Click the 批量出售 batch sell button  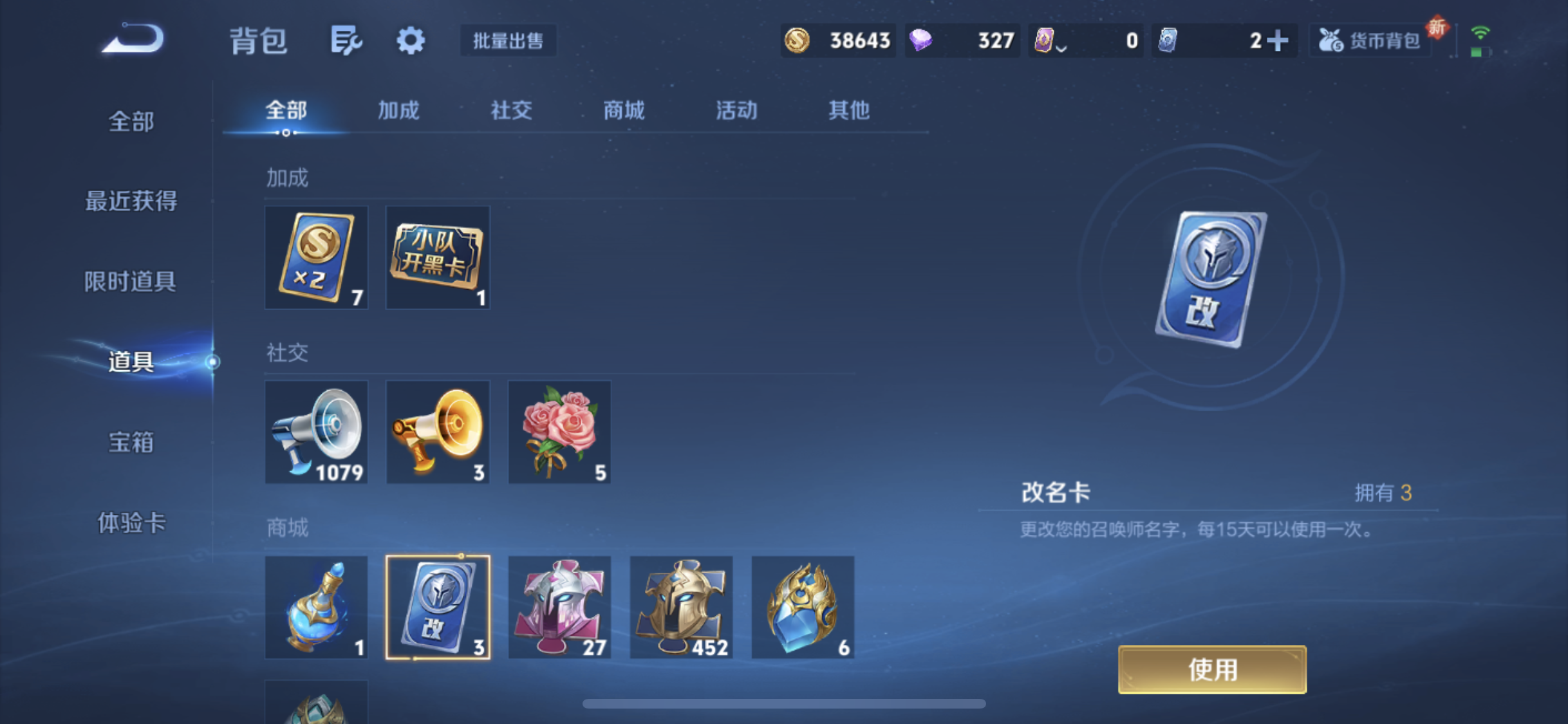(508, 41)
